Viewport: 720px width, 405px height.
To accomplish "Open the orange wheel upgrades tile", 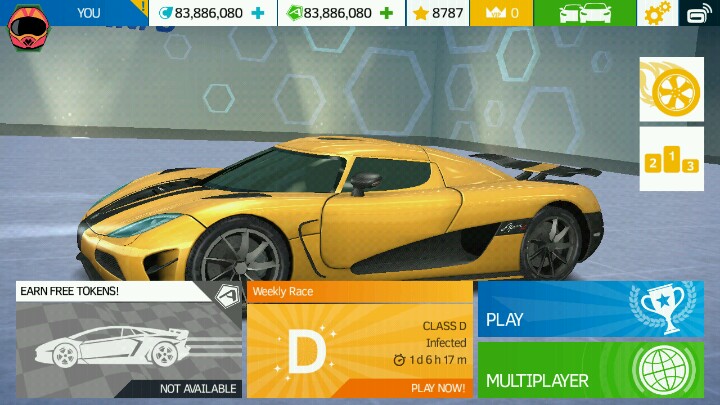I will [671, 89].
